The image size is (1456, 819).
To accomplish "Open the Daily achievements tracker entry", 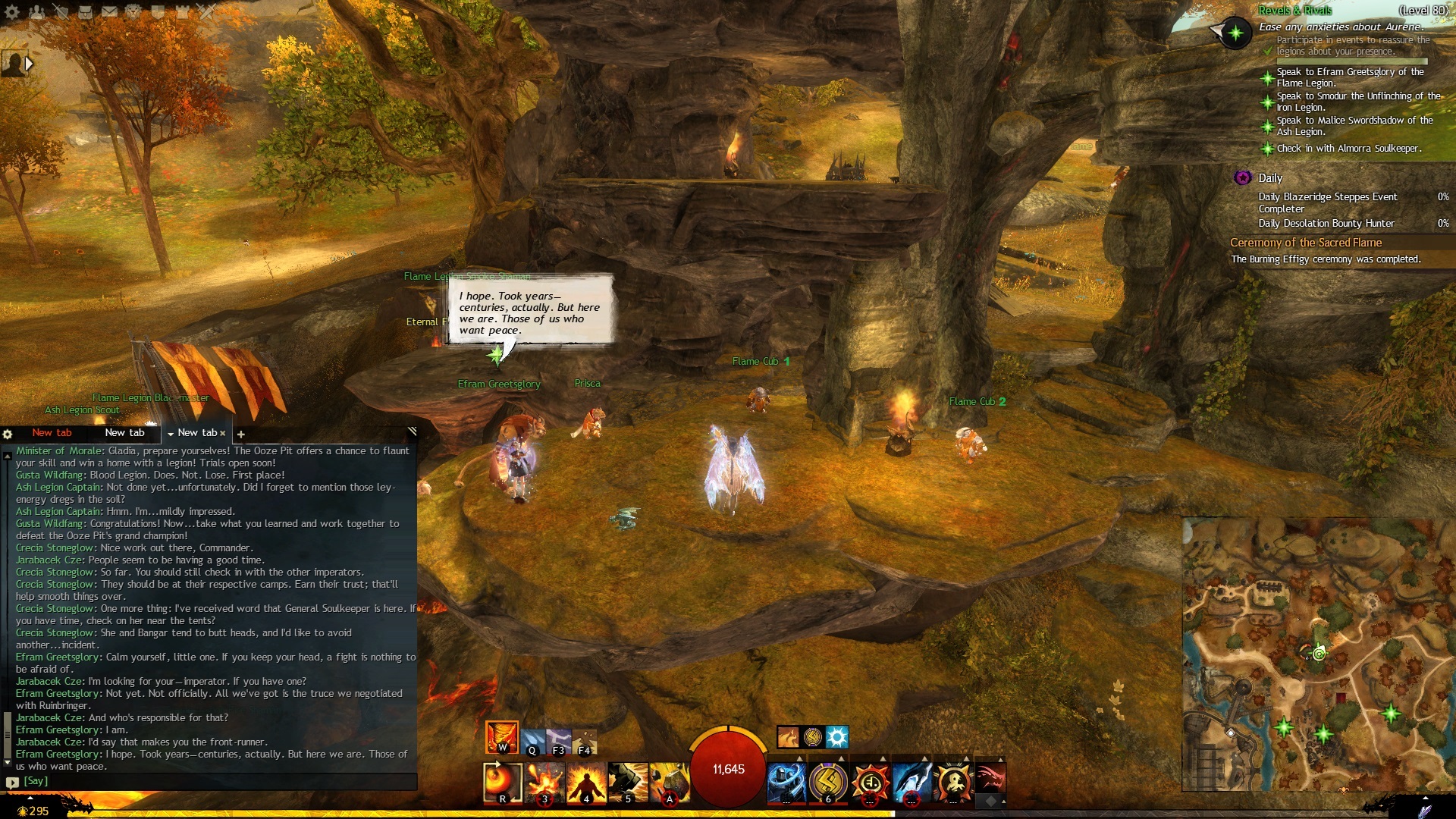I will pyautogui.click(x=1270, y=178).
